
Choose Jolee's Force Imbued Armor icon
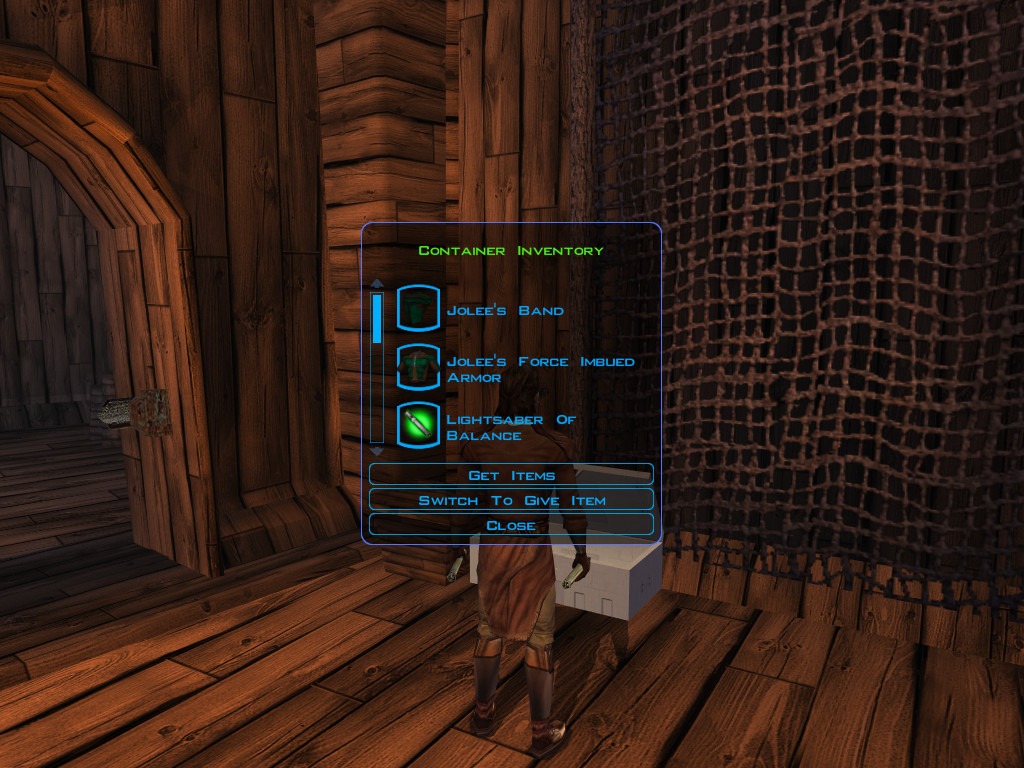(418, 367)
